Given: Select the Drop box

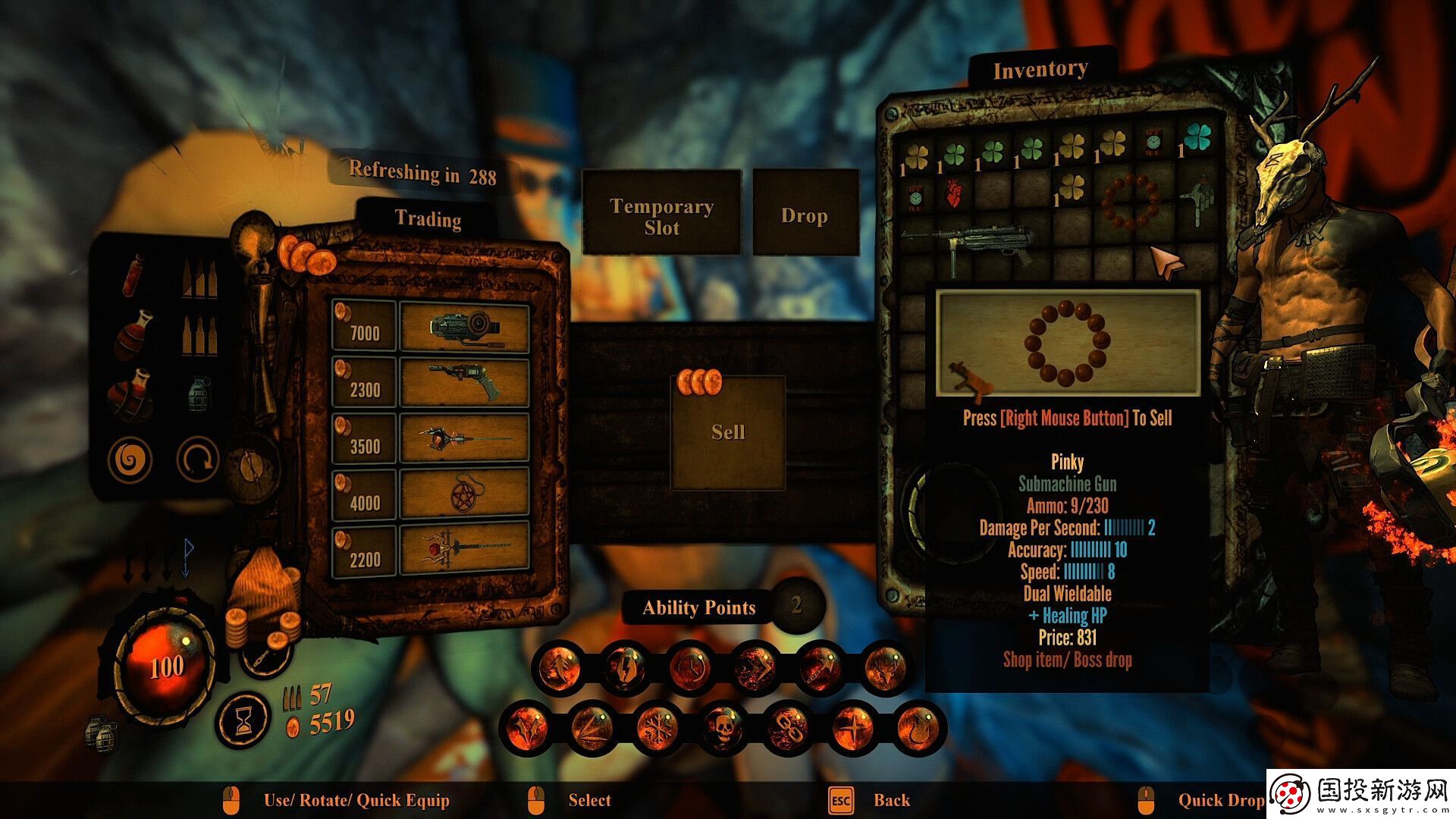Looking at the screenshot, I should [805, 215].
